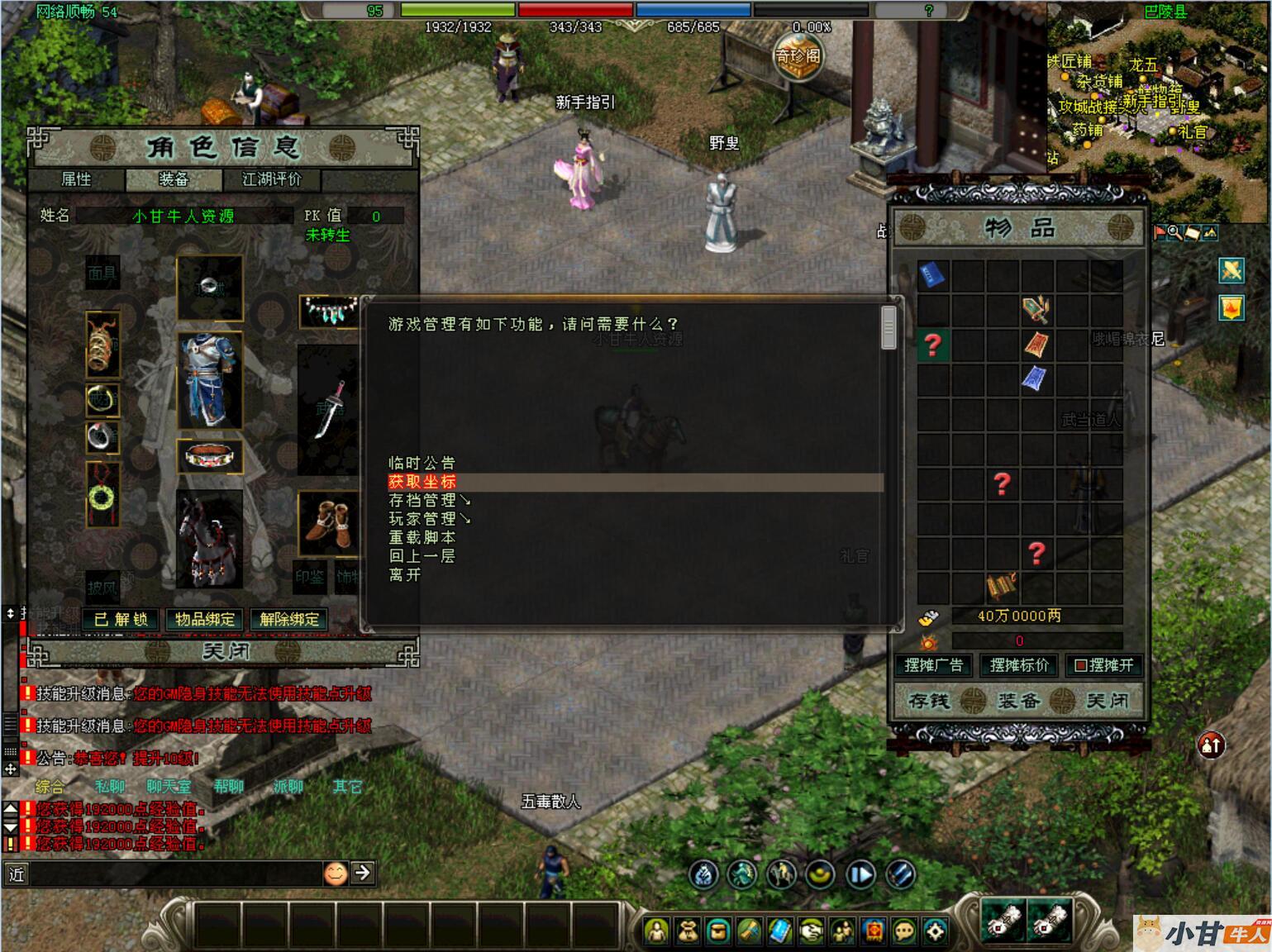Select the blue book item in inventory

point(933,274)
